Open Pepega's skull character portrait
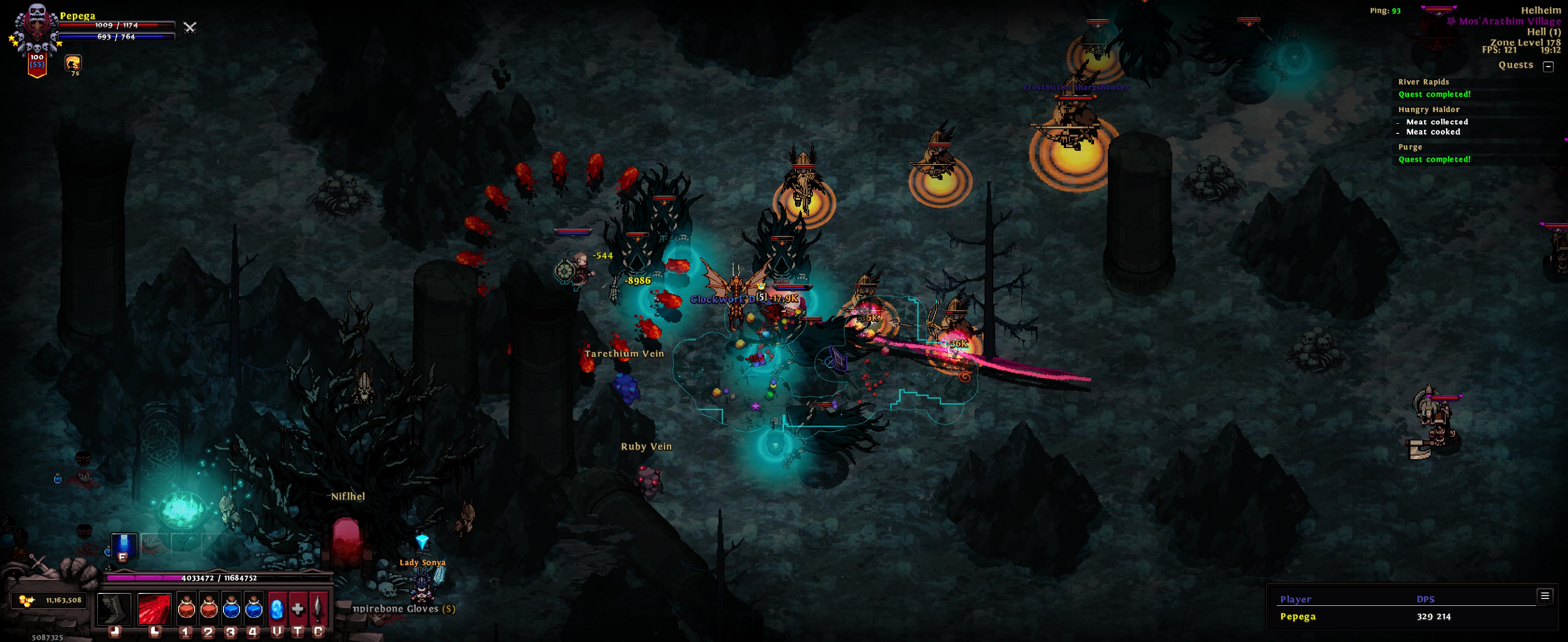The image size is (1568, 642). pos(36,27)
